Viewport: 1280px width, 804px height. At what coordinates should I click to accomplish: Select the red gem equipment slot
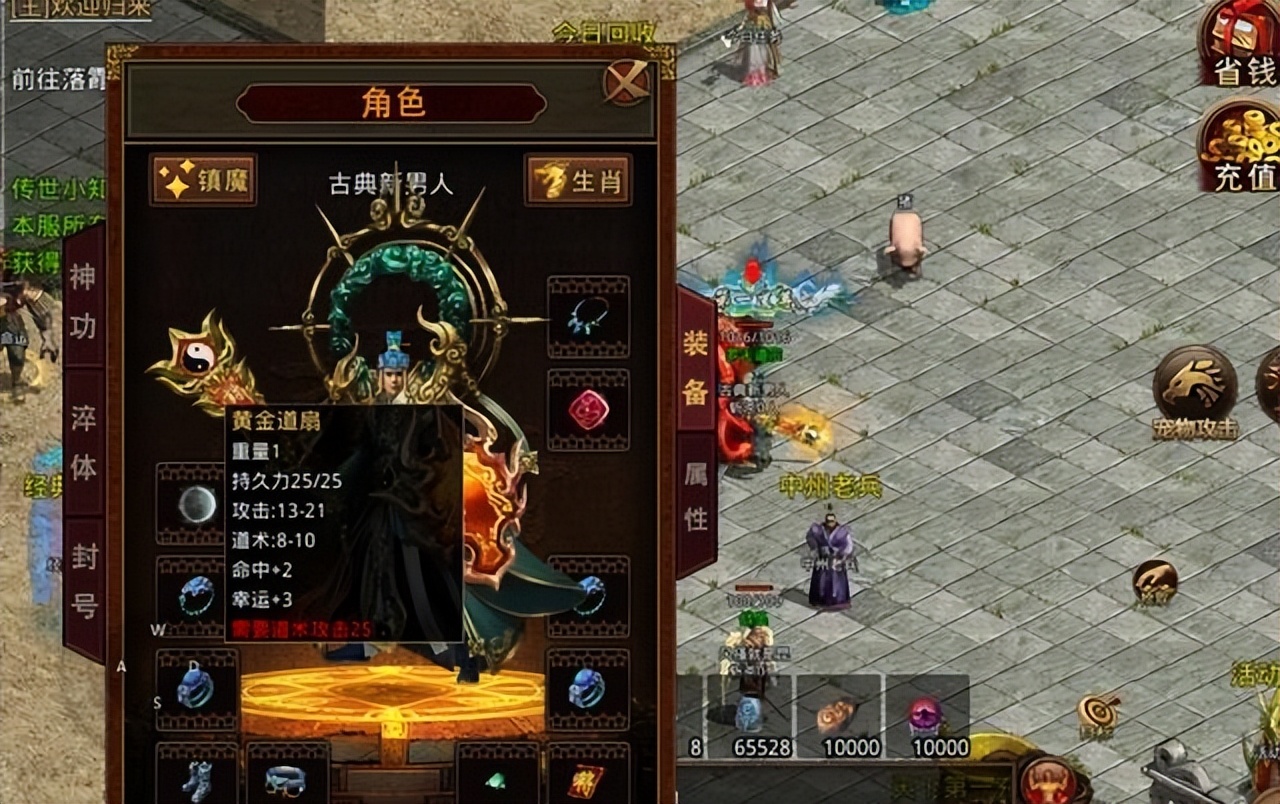click(x=588, y=410)
